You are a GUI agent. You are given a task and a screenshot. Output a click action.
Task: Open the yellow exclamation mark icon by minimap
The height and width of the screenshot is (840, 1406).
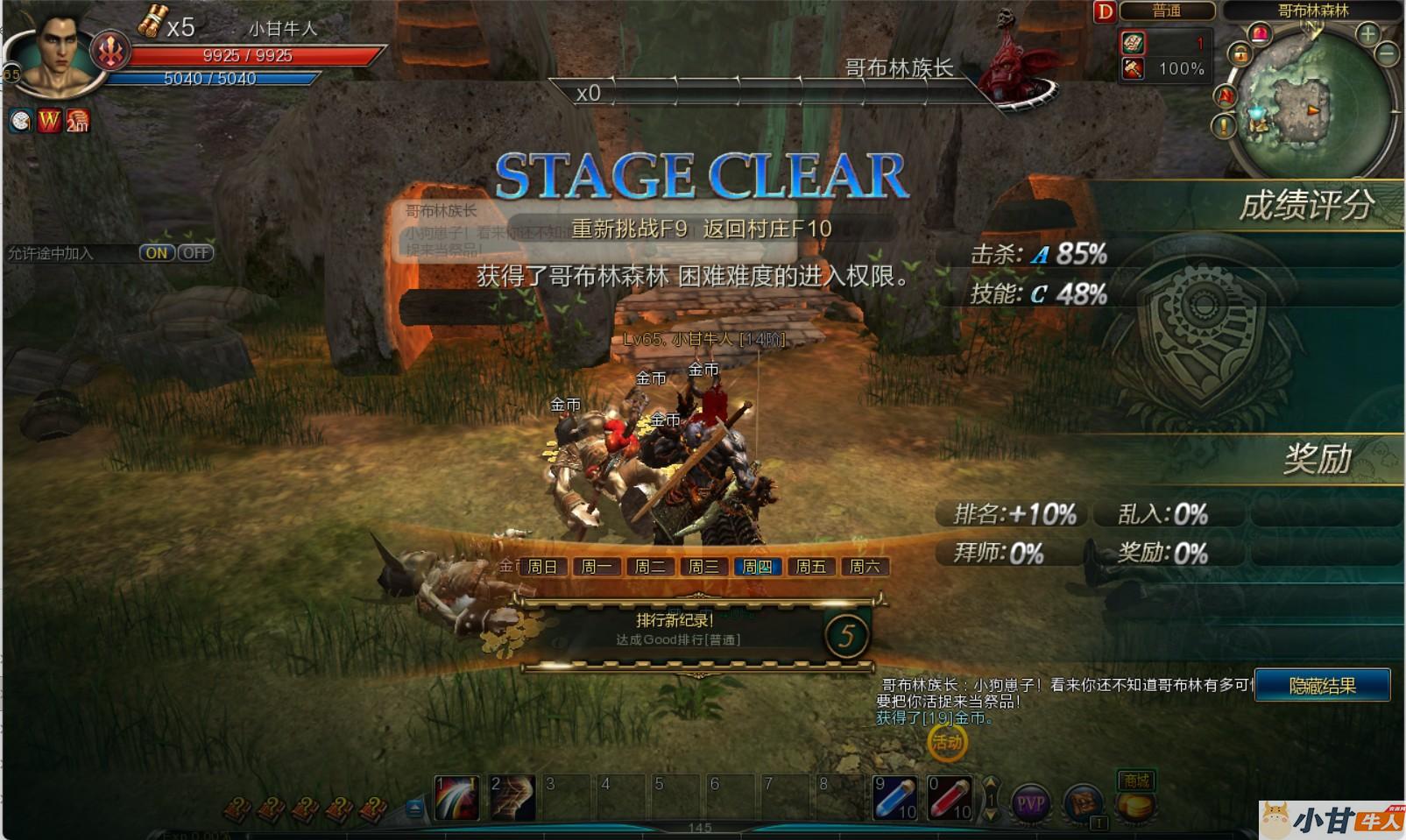1224,126
